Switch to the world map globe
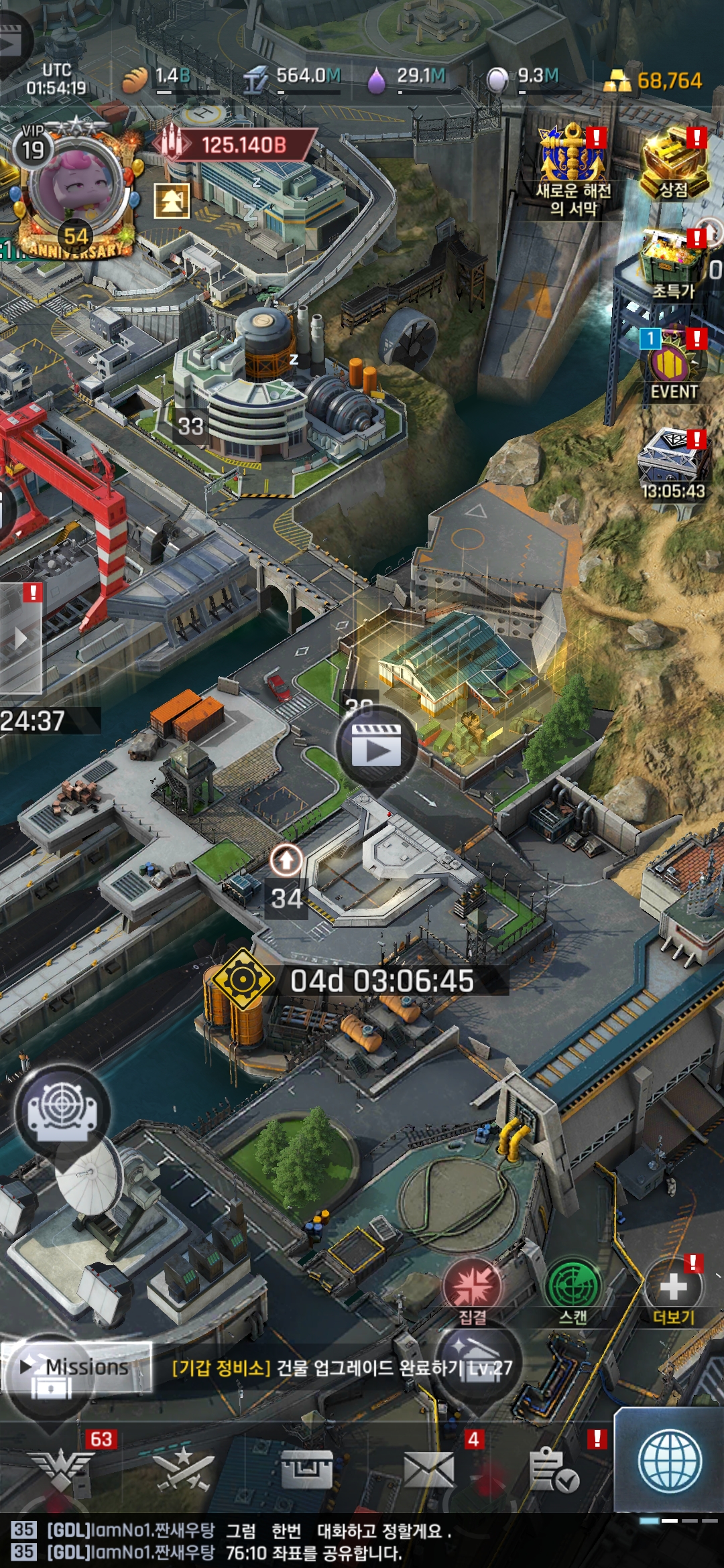The image size is (724, 1568). tap(670, 1462)
